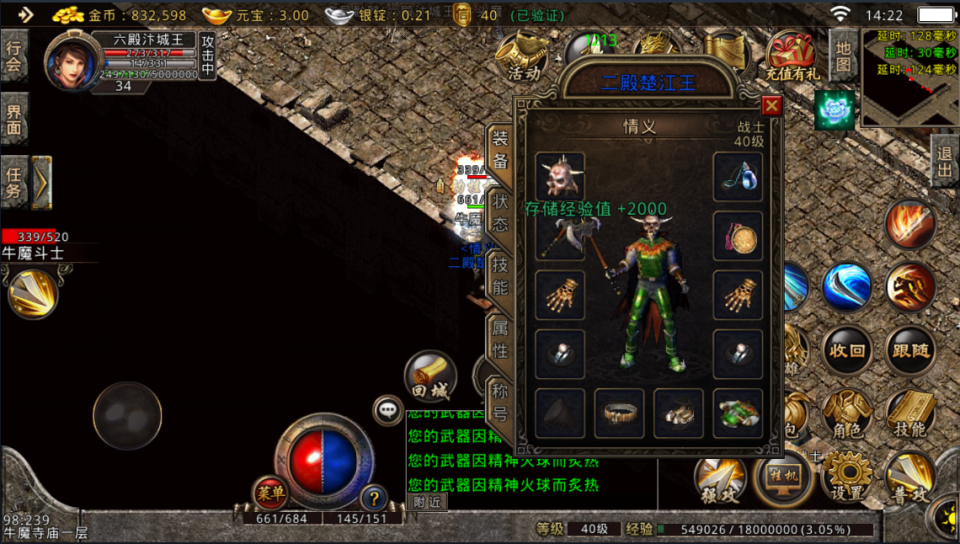Activate the 跟随 (Follow) button
960x544 pixels.
coord(910,351)
